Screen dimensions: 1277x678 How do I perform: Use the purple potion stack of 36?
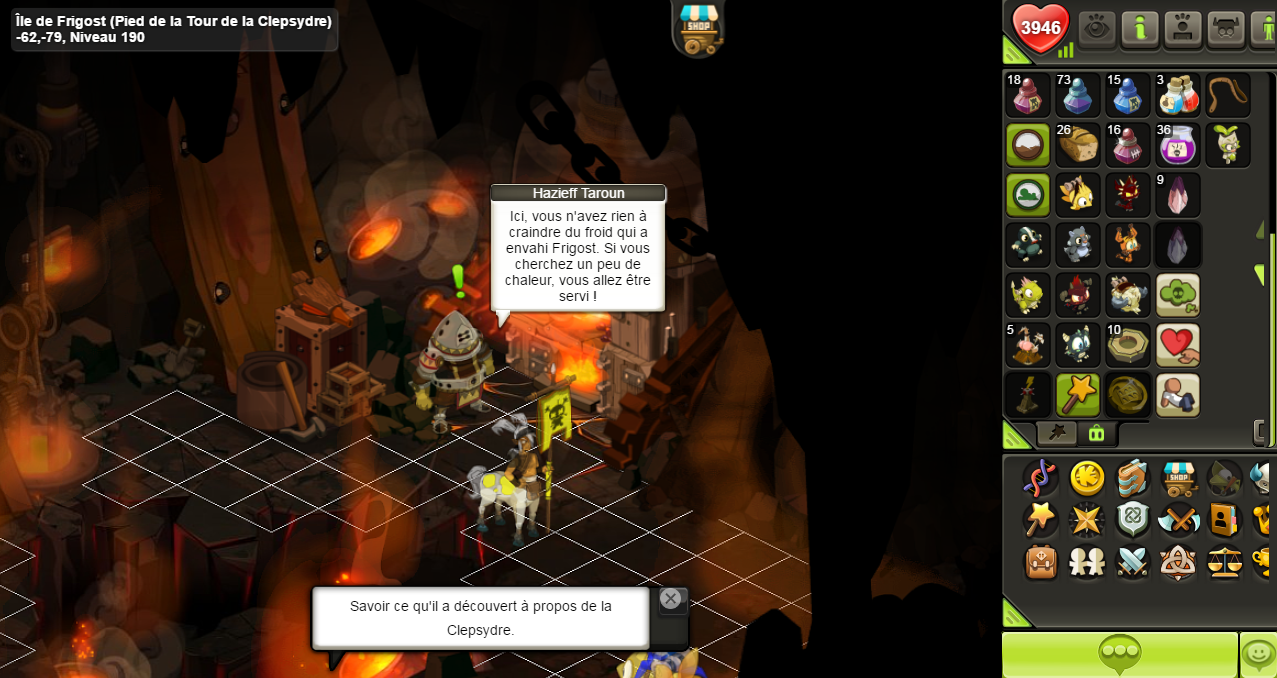pos(1178,145)
